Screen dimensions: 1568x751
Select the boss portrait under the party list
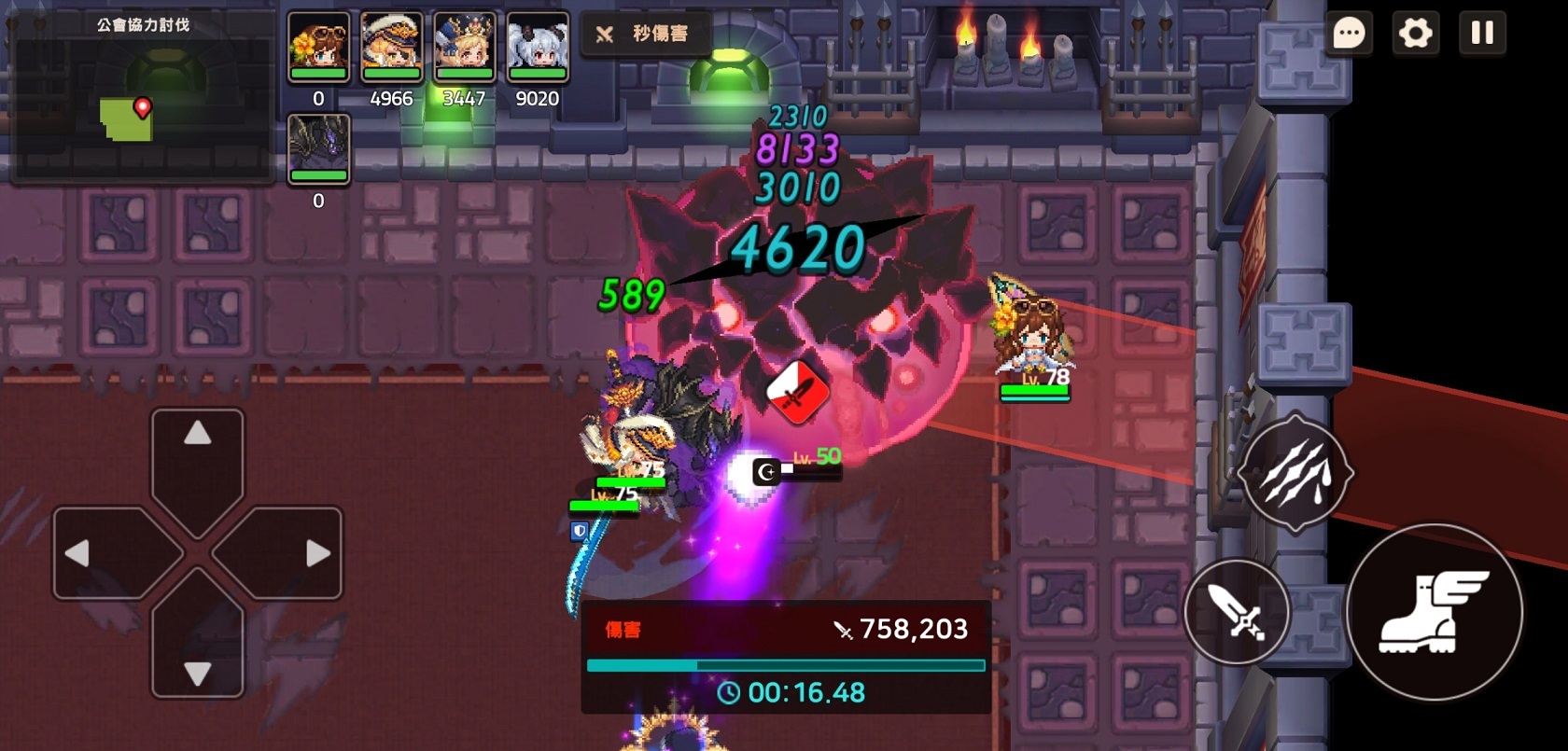coord(317,145)
